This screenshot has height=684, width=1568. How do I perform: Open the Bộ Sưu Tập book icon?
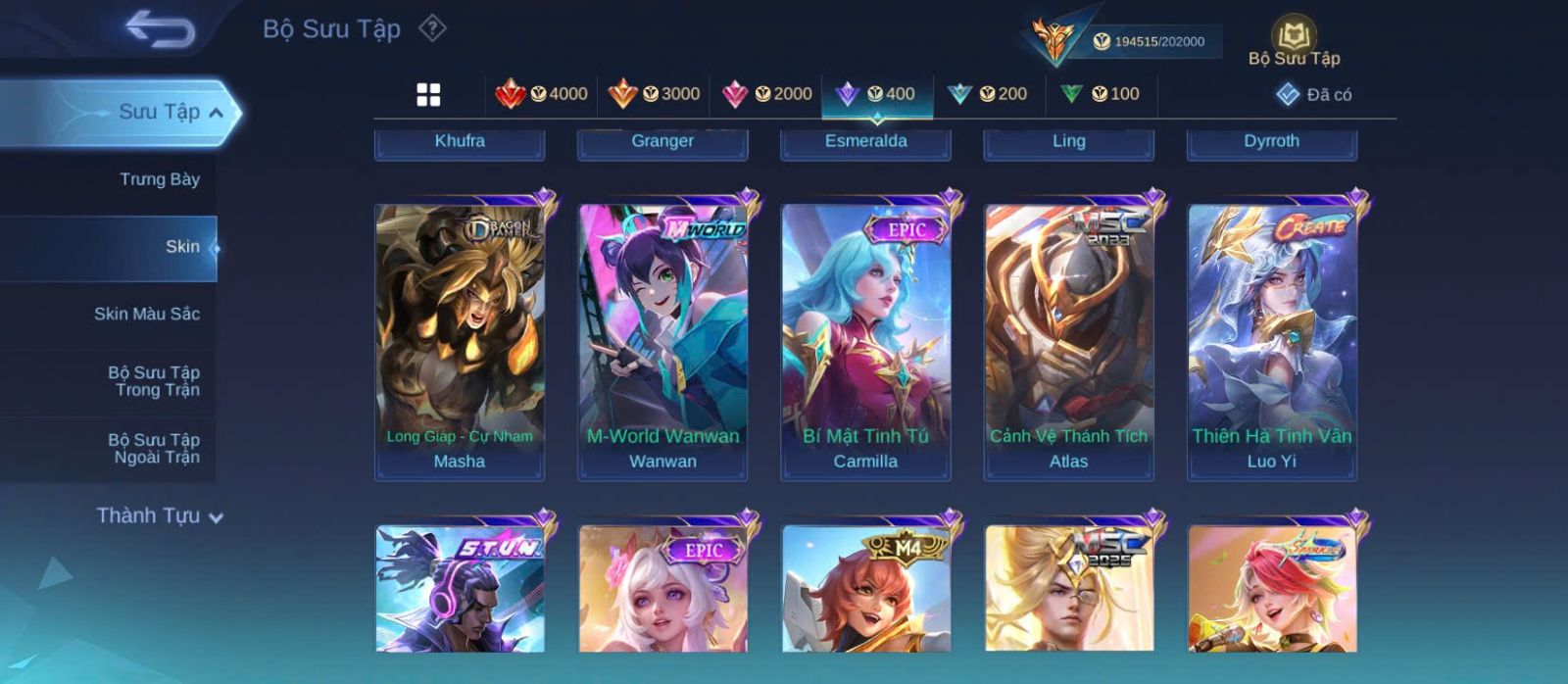pos(1294,40)
